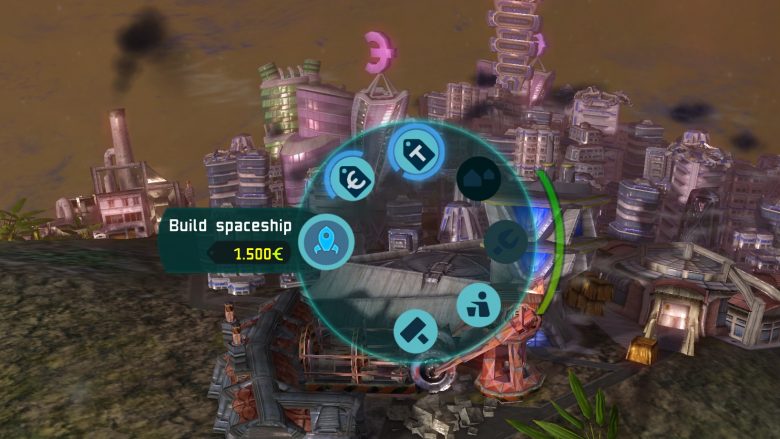This screenshot has height=439, width=780.
Task: Click the dimmed houses icon
Action: coord(478,178)
